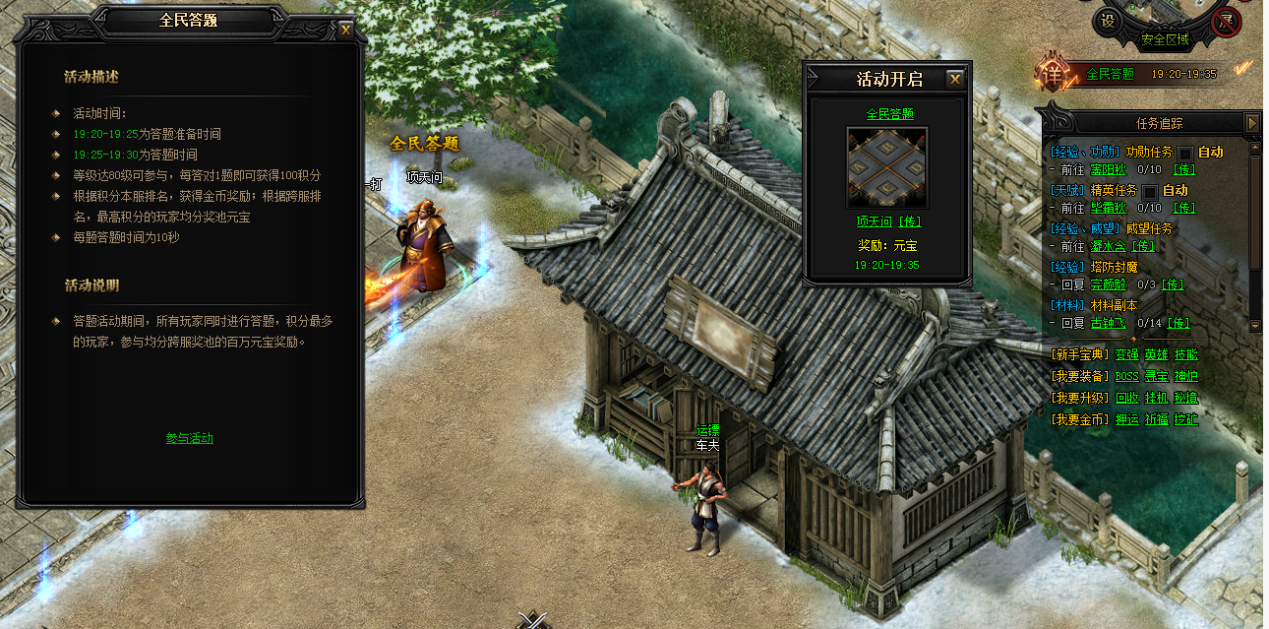Screen dimensions: 1269x629
Task: Close the 全民答题 description window
Action: 346,29
